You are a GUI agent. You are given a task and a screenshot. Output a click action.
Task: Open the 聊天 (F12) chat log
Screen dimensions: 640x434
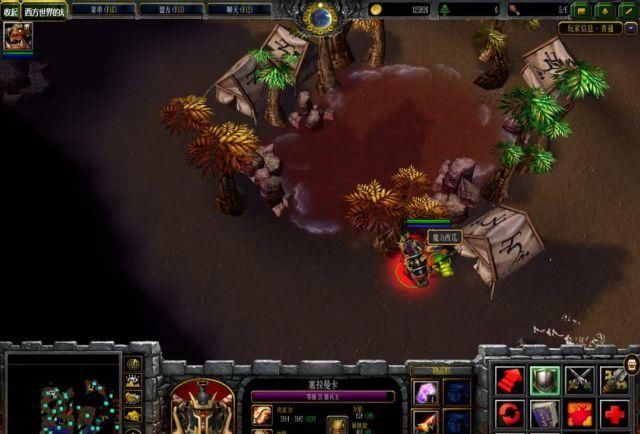tap(237, 9)
